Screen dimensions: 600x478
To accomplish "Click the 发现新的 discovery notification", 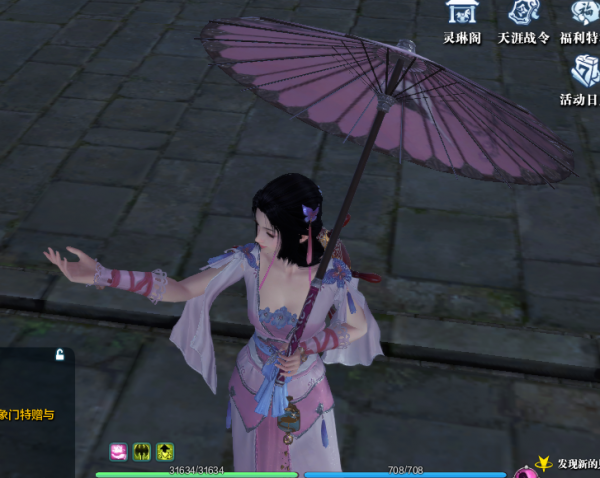I will click(576, 464).
